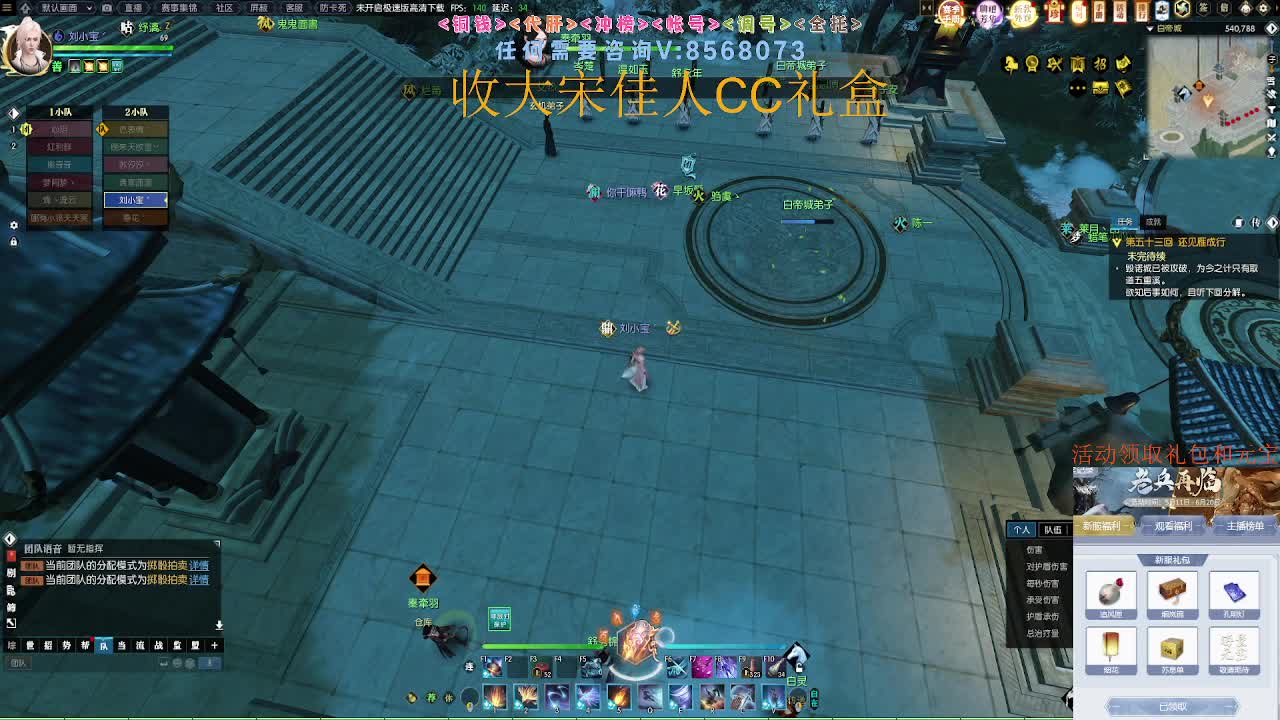The width and height of the screenshot is (1280, 720).
Task: Open the location dropdown arrow beside the minimap
Action: 1148,28
